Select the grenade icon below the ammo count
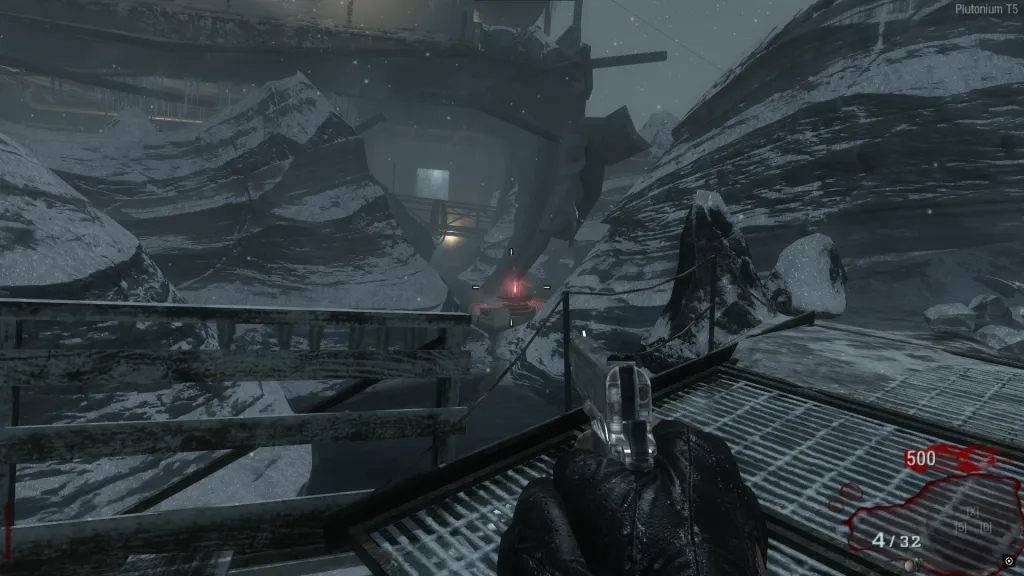 [x=909, y=564]
